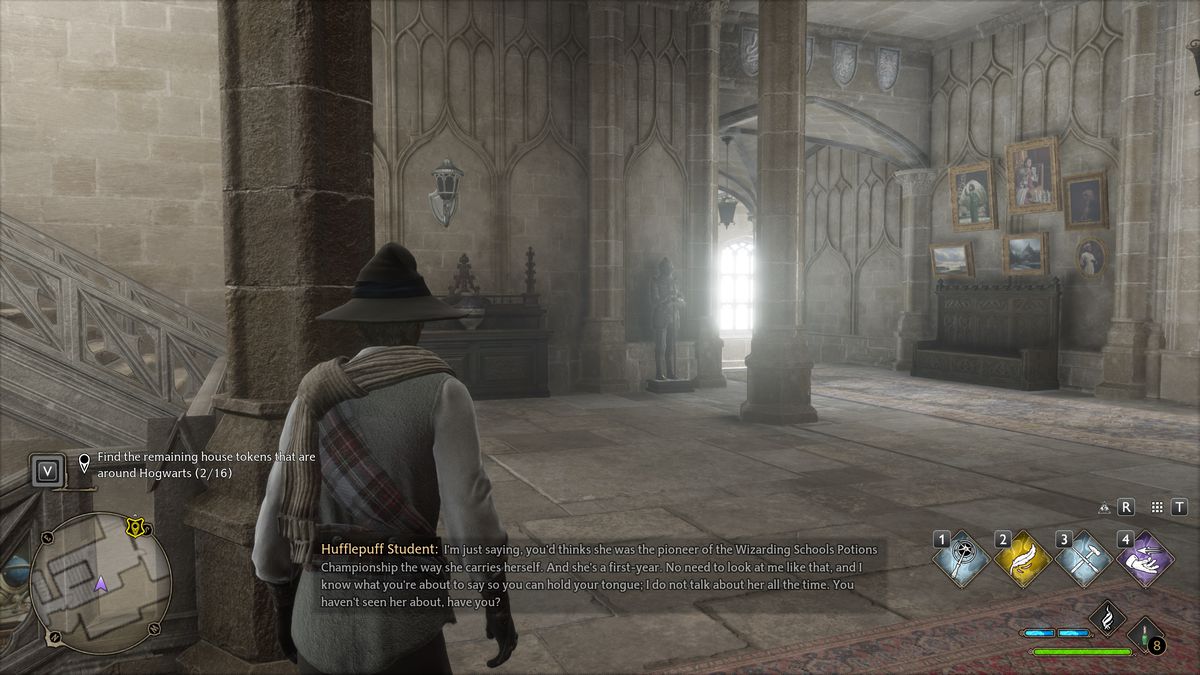Select the Lumos wand spell slot

pyautogui.click(x=963, y=560)
